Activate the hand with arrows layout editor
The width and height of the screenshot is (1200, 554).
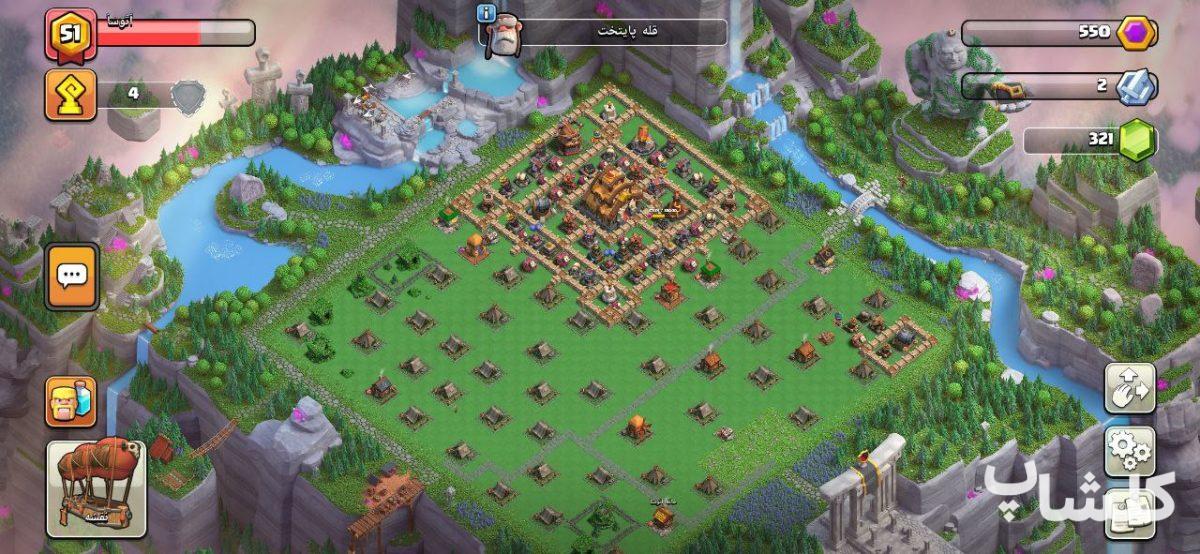(x=1129, y=388)
